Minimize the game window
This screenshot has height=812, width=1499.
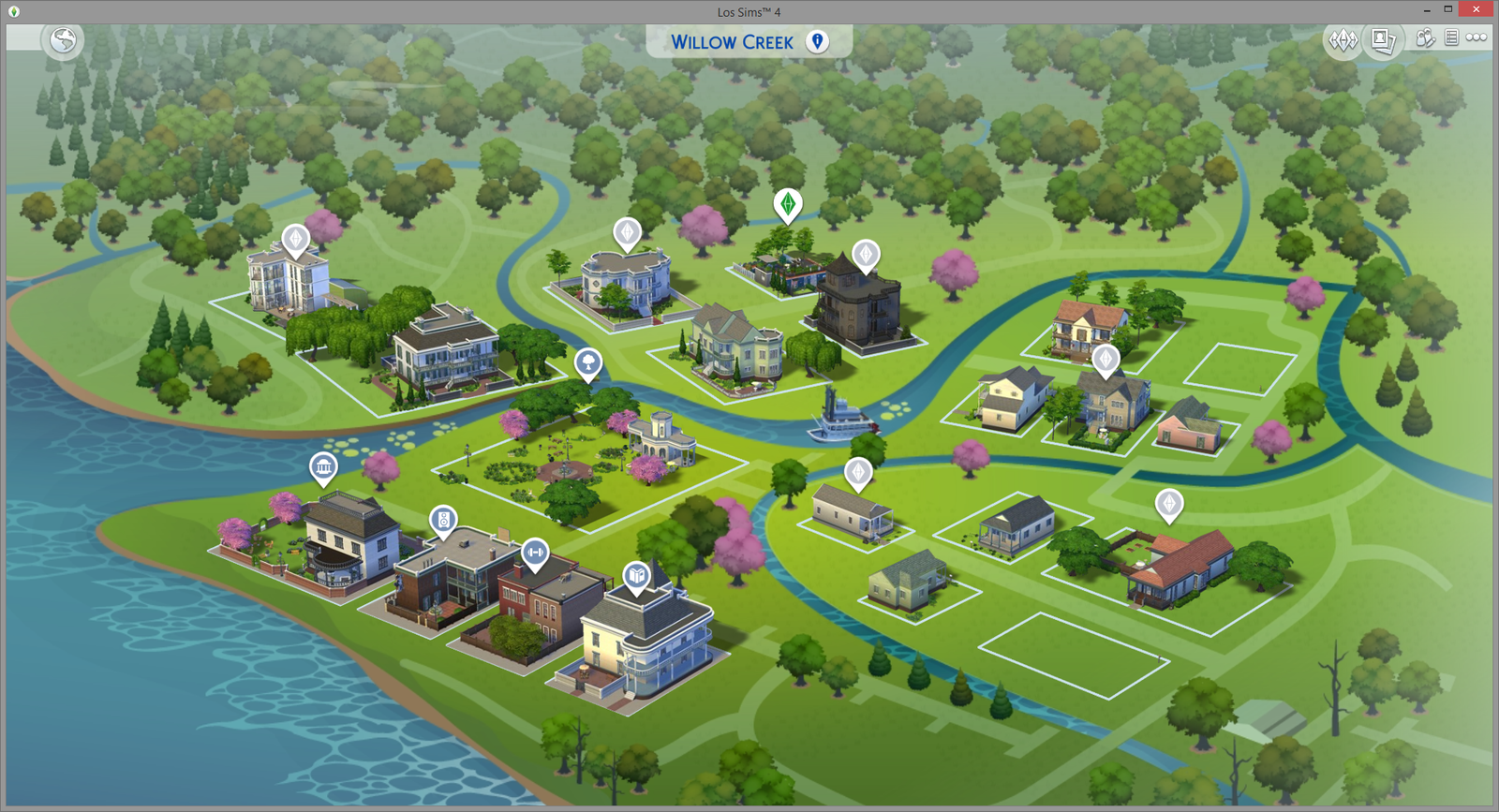coord(1427,9)
